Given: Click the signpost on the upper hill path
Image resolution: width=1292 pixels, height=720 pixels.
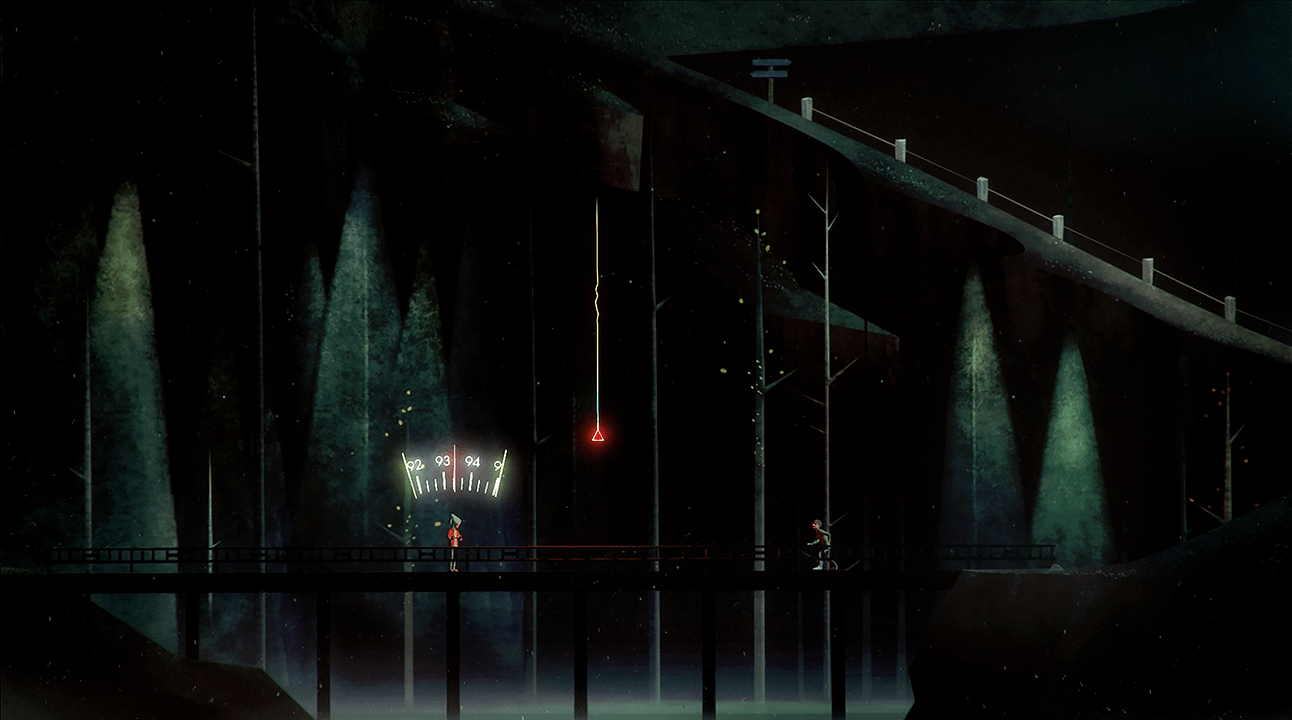Looking at the screenshot, I should point(770,70).
